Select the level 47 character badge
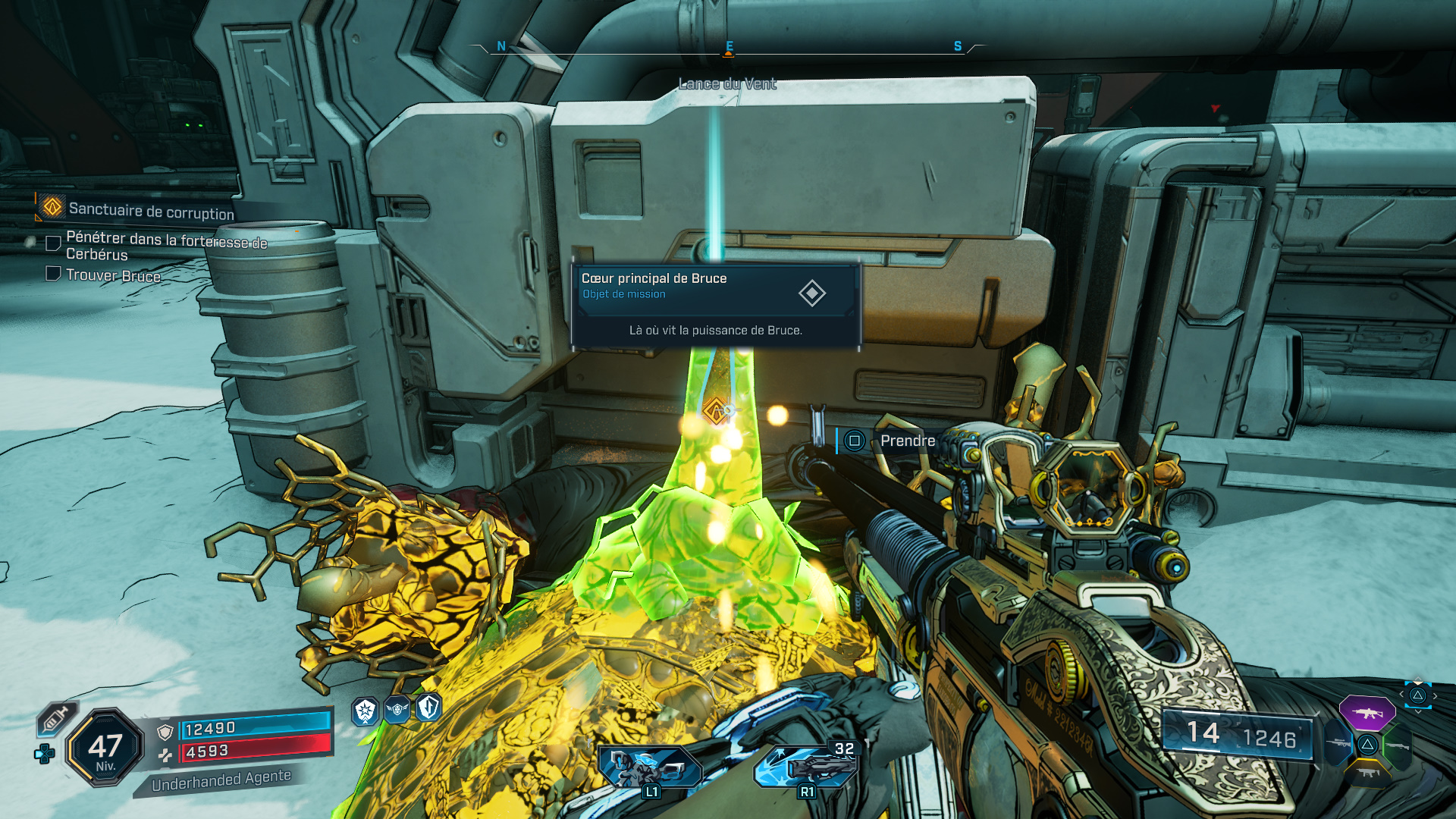Viewport: 1456px width, 819px height. coord(105,748)
